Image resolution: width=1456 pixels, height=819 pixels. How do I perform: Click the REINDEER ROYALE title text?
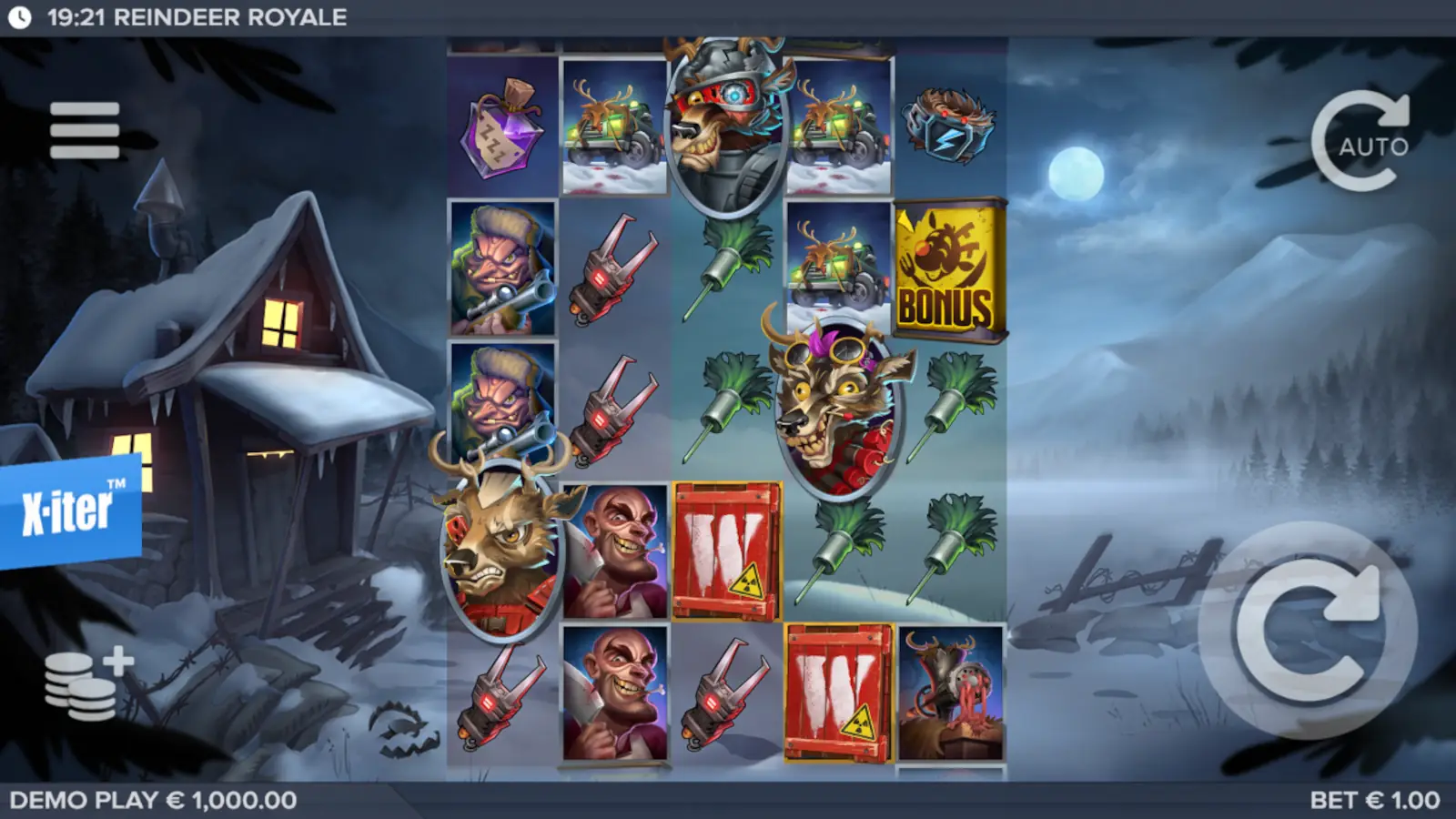click(x=233, y=15)
